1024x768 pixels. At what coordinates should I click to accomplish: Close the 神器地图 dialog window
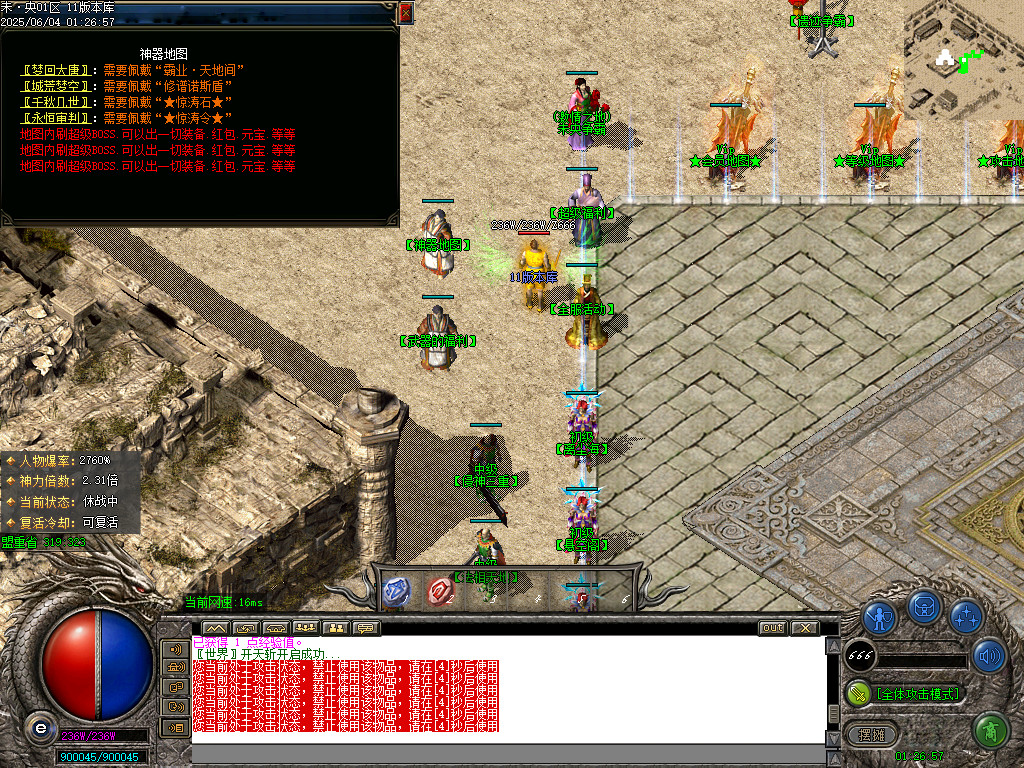[x=405, y=12]
